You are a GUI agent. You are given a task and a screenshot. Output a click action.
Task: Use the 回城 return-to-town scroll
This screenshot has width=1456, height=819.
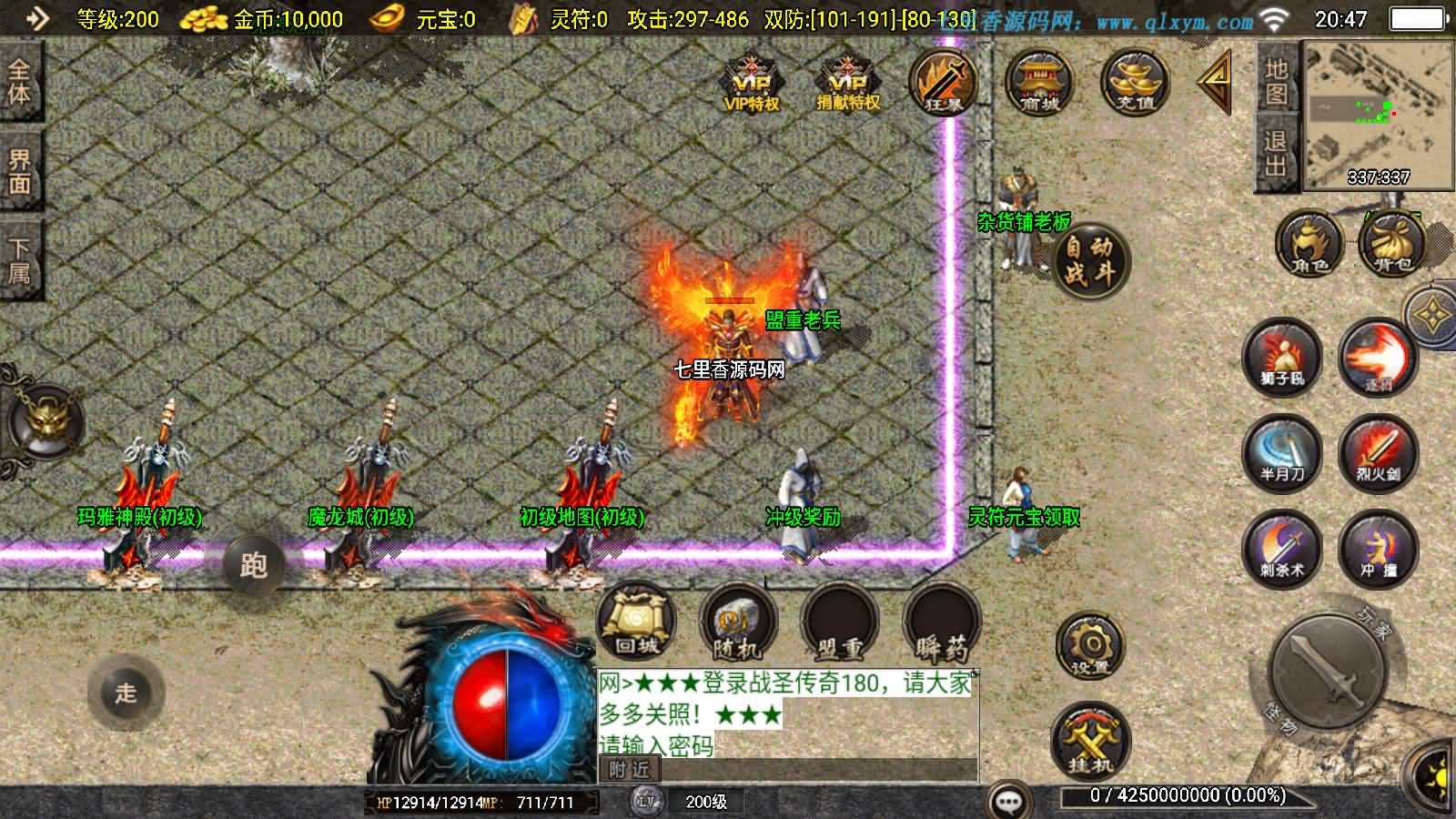(x=636, y=623)
